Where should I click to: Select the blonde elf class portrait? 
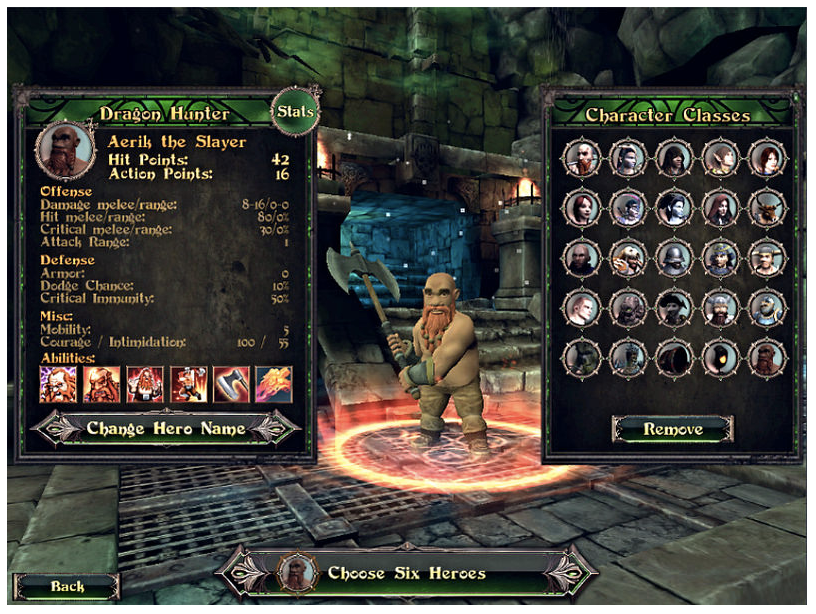coord(720,157)
